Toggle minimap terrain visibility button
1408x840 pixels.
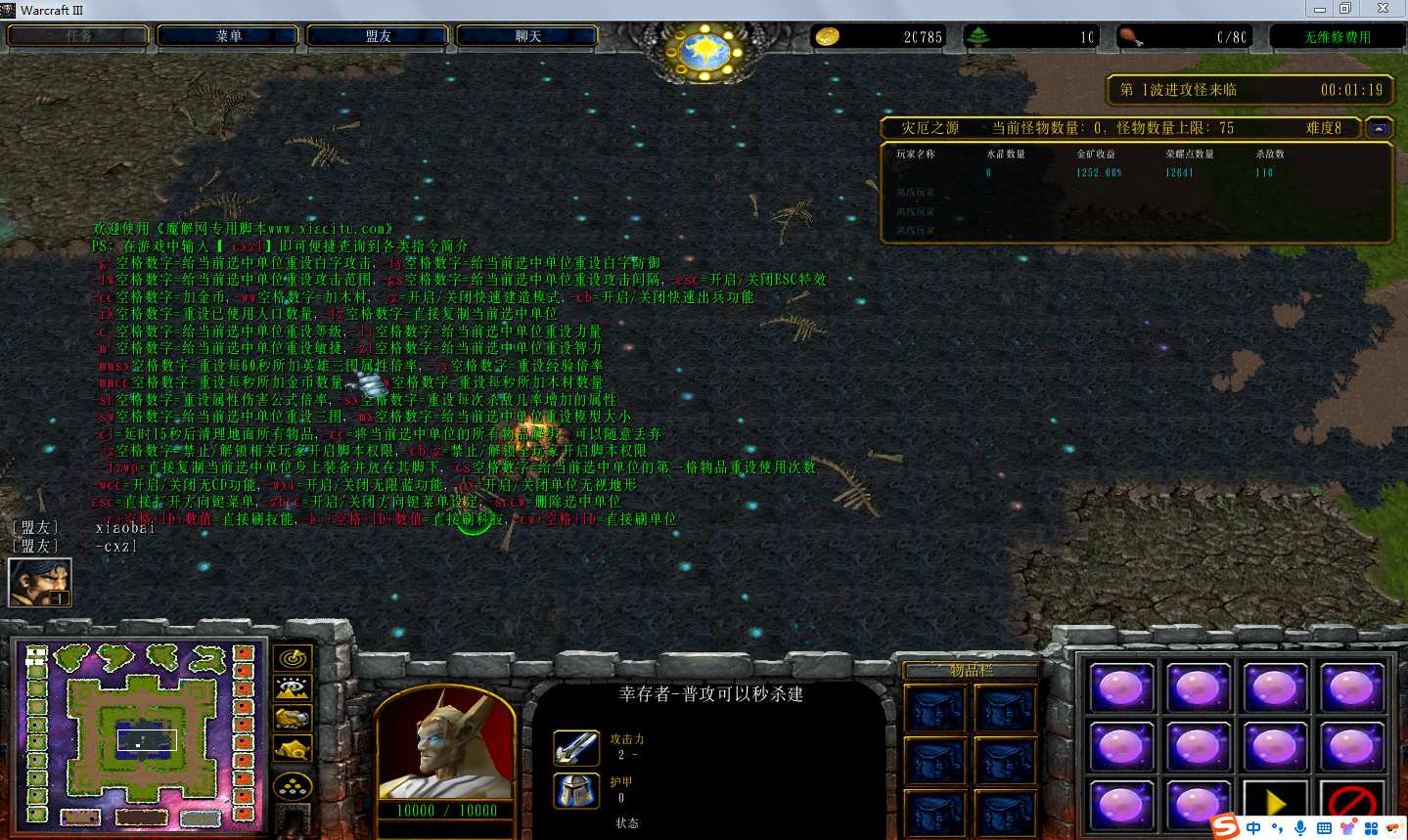(293, 688)
